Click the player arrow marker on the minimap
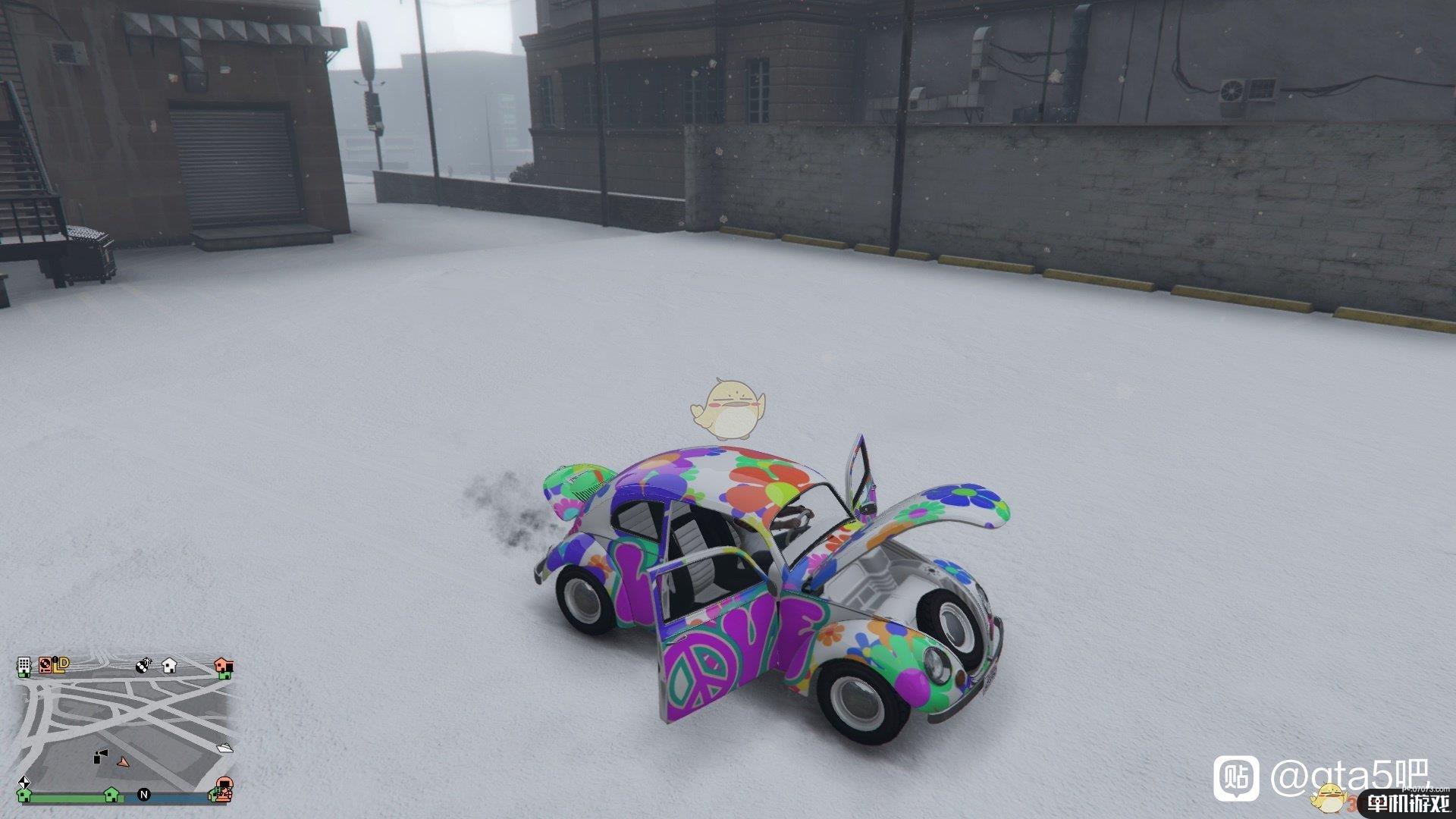This screenshot has width=1456, height=819. (123, 763)
